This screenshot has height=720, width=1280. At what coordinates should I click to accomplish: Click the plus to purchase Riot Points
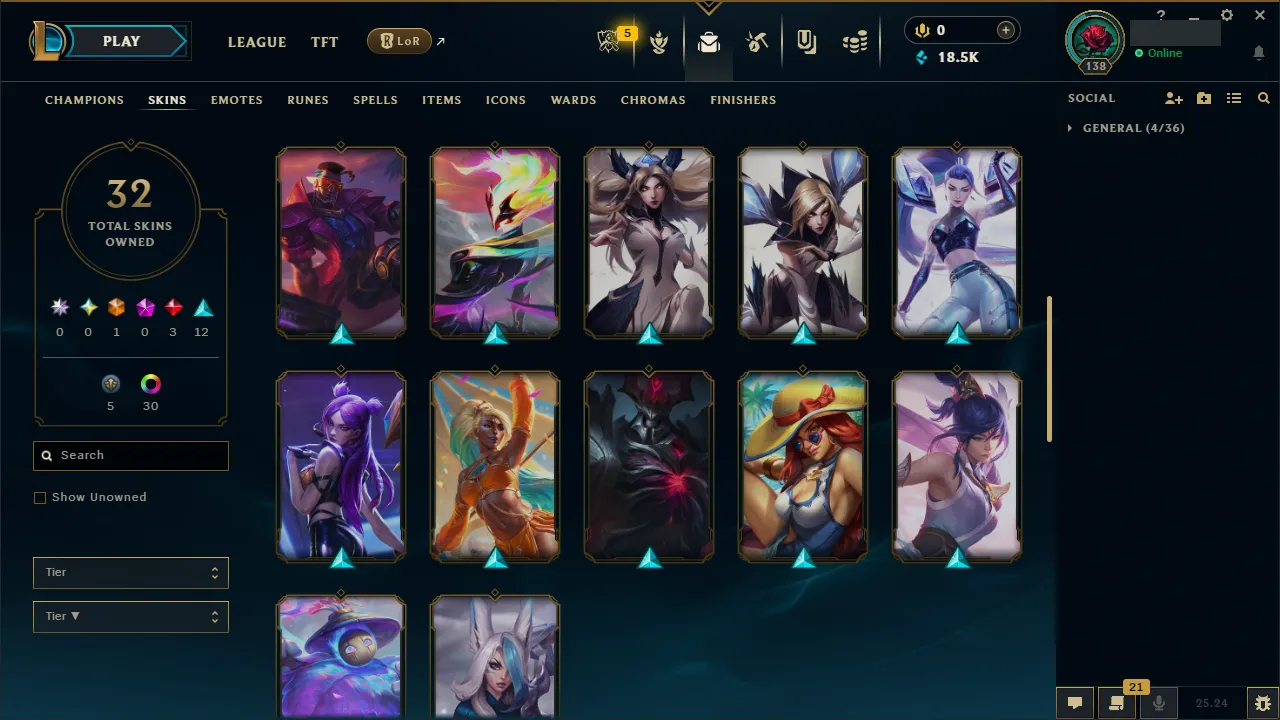coord(1005,30)
